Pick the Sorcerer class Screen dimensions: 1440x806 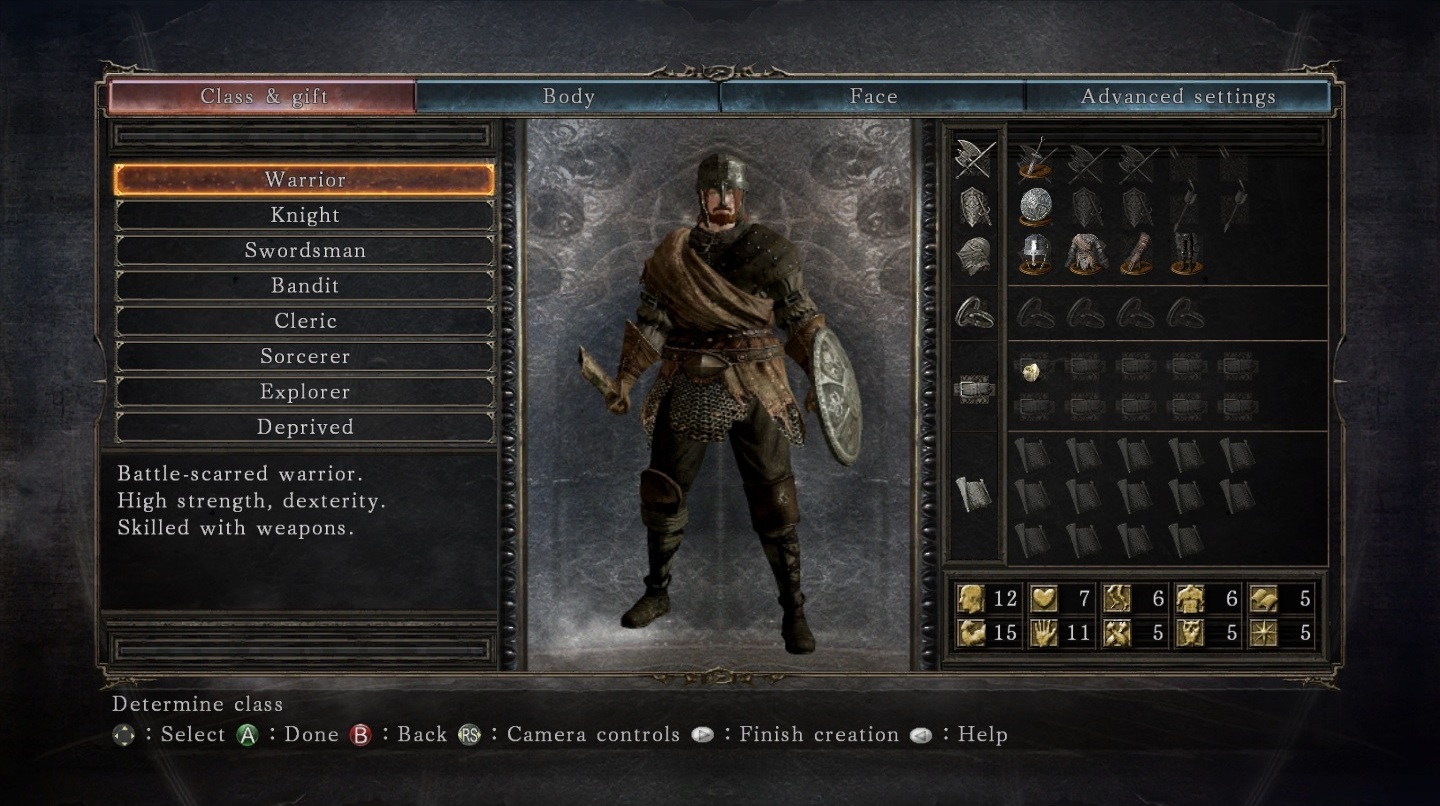(305, 356)
